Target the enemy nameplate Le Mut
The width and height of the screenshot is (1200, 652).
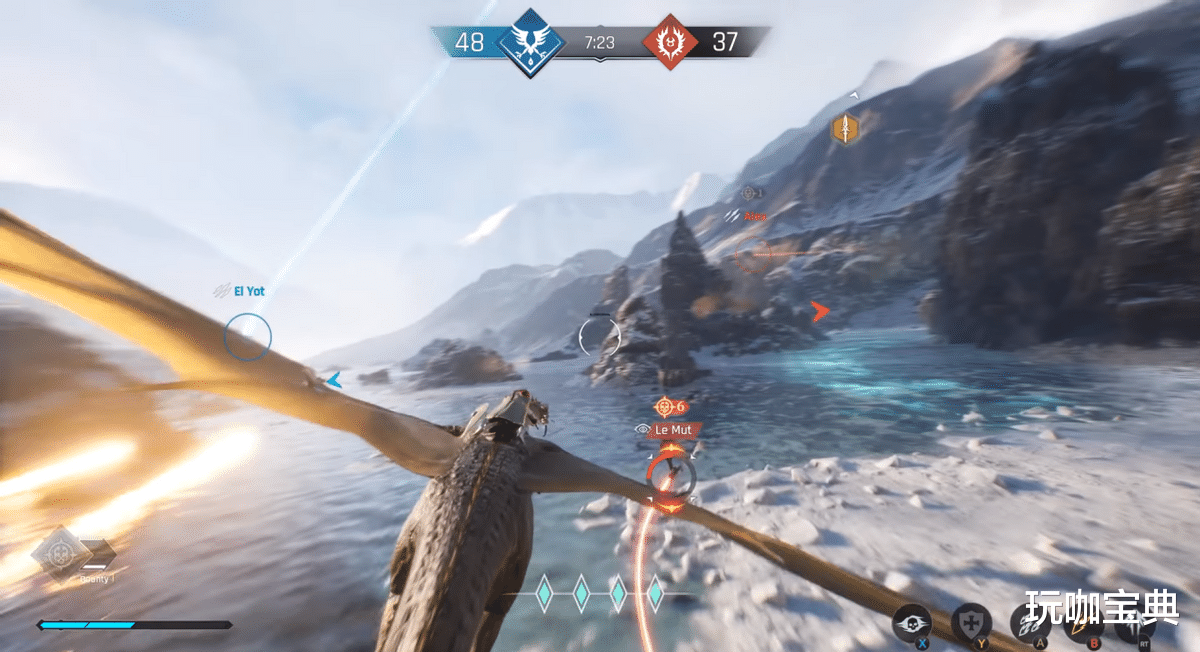click(672, 430)
